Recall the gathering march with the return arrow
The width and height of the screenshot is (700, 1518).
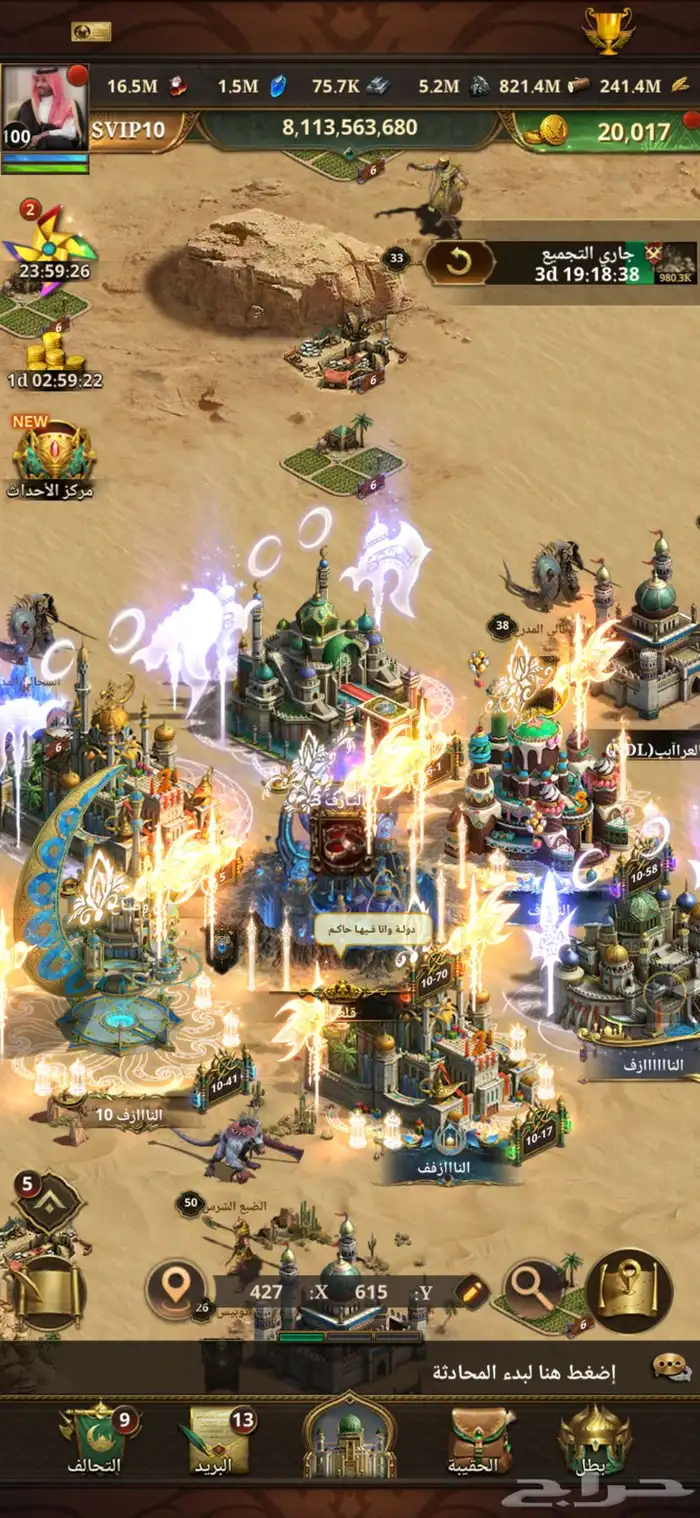(x=459, y=263)
